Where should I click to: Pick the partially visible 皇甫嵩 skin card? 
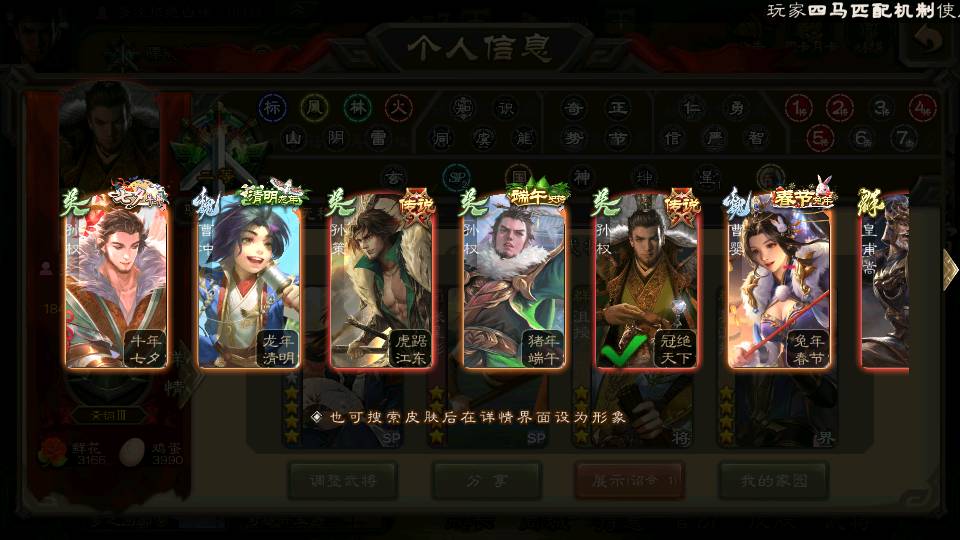[886, 280]
